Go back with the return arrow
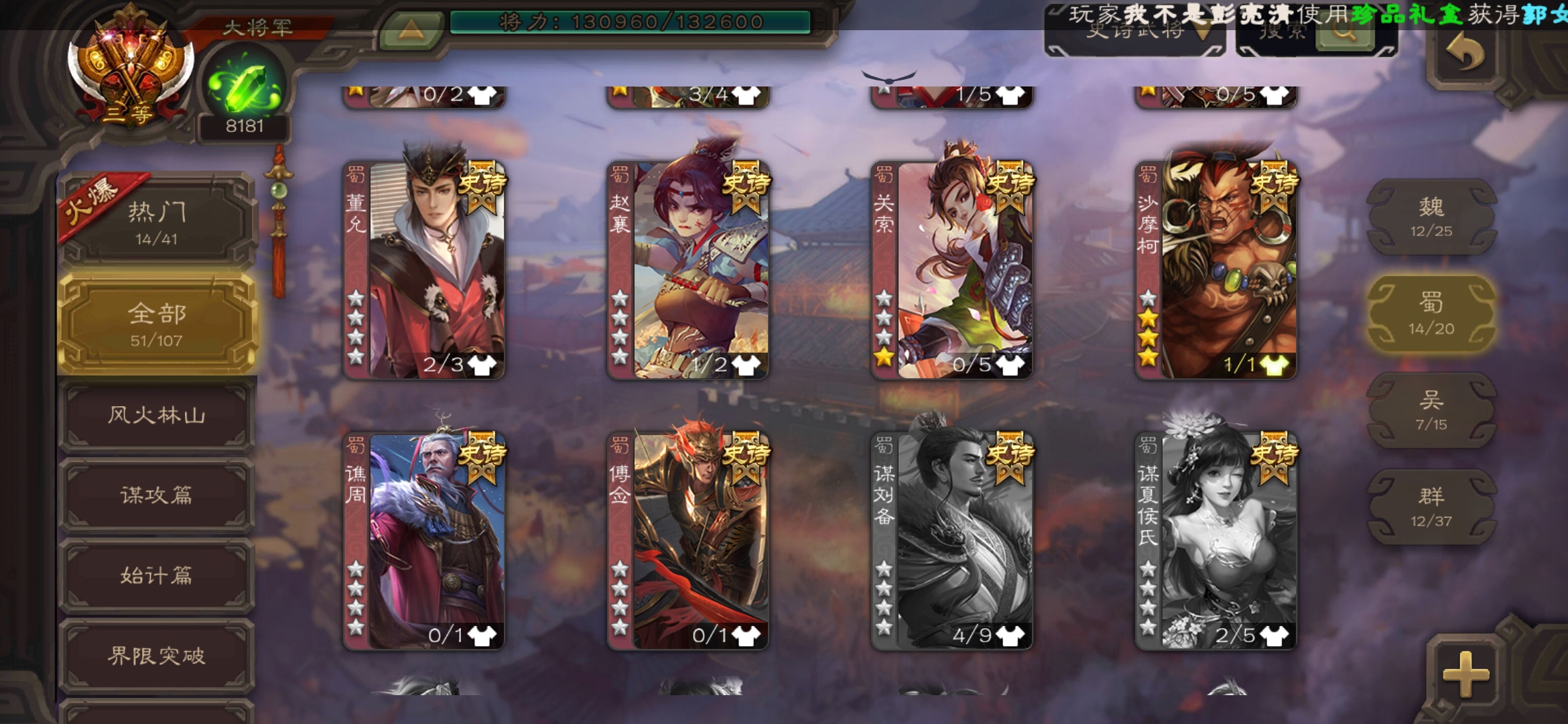 [1465, 54]
